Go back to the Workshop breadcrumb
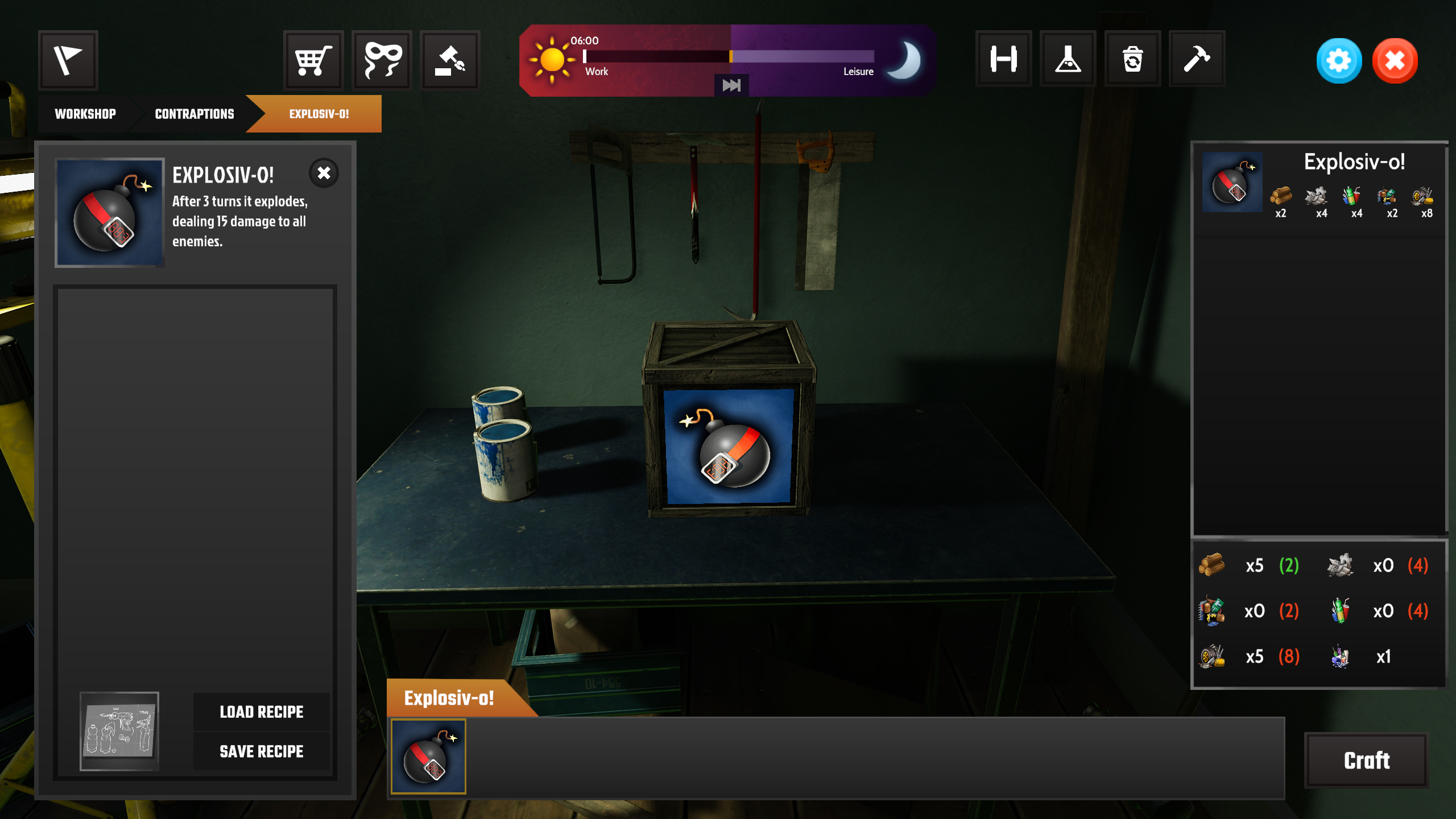 (85, 114)
